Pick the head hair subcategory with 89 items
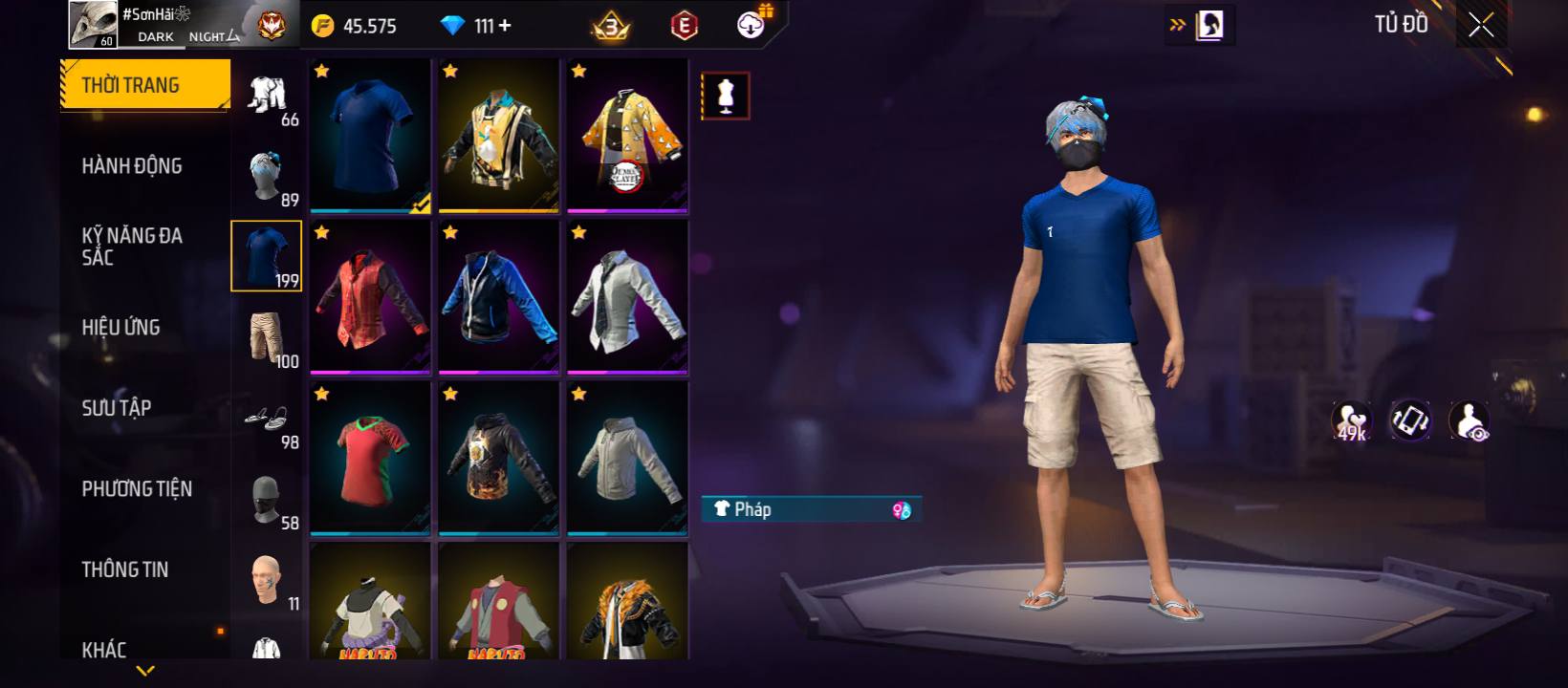Viewport: 1568px width, 688px height. click(x=267, y=176)
